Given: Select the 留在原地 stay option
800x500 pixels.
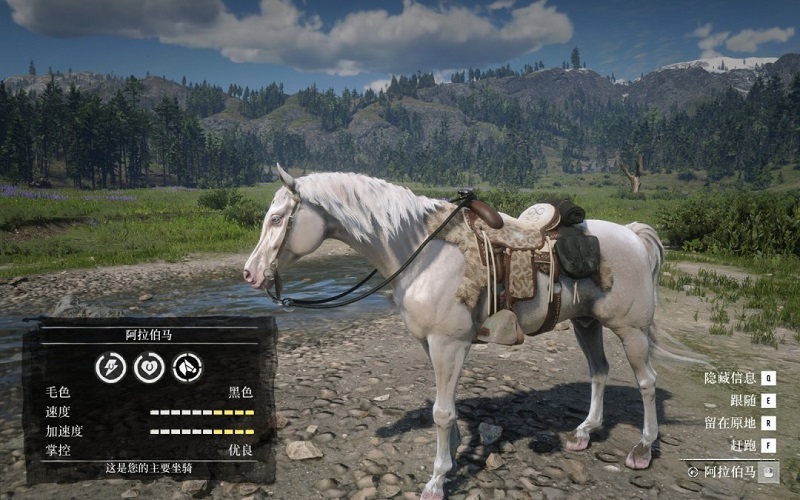Looking at the screenshot, I should point(731,422).
